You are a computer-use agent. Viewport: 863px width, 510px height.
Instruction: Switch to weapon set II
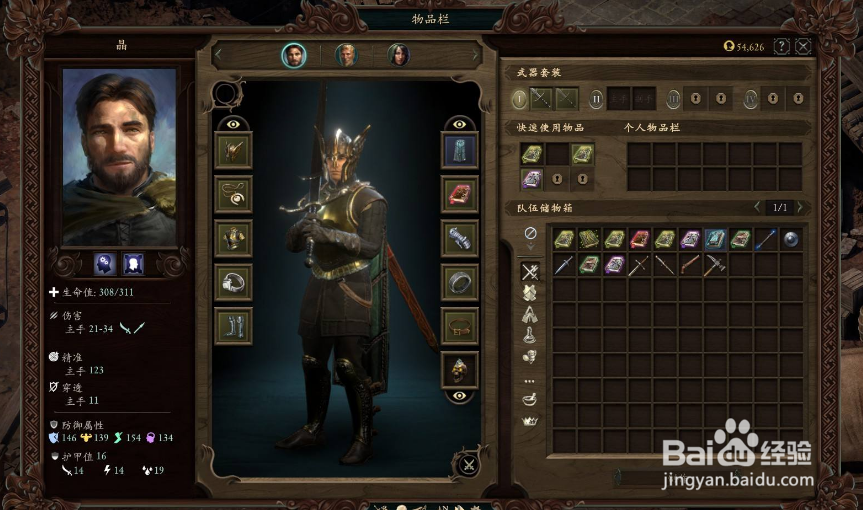click(x=596, y=98)
